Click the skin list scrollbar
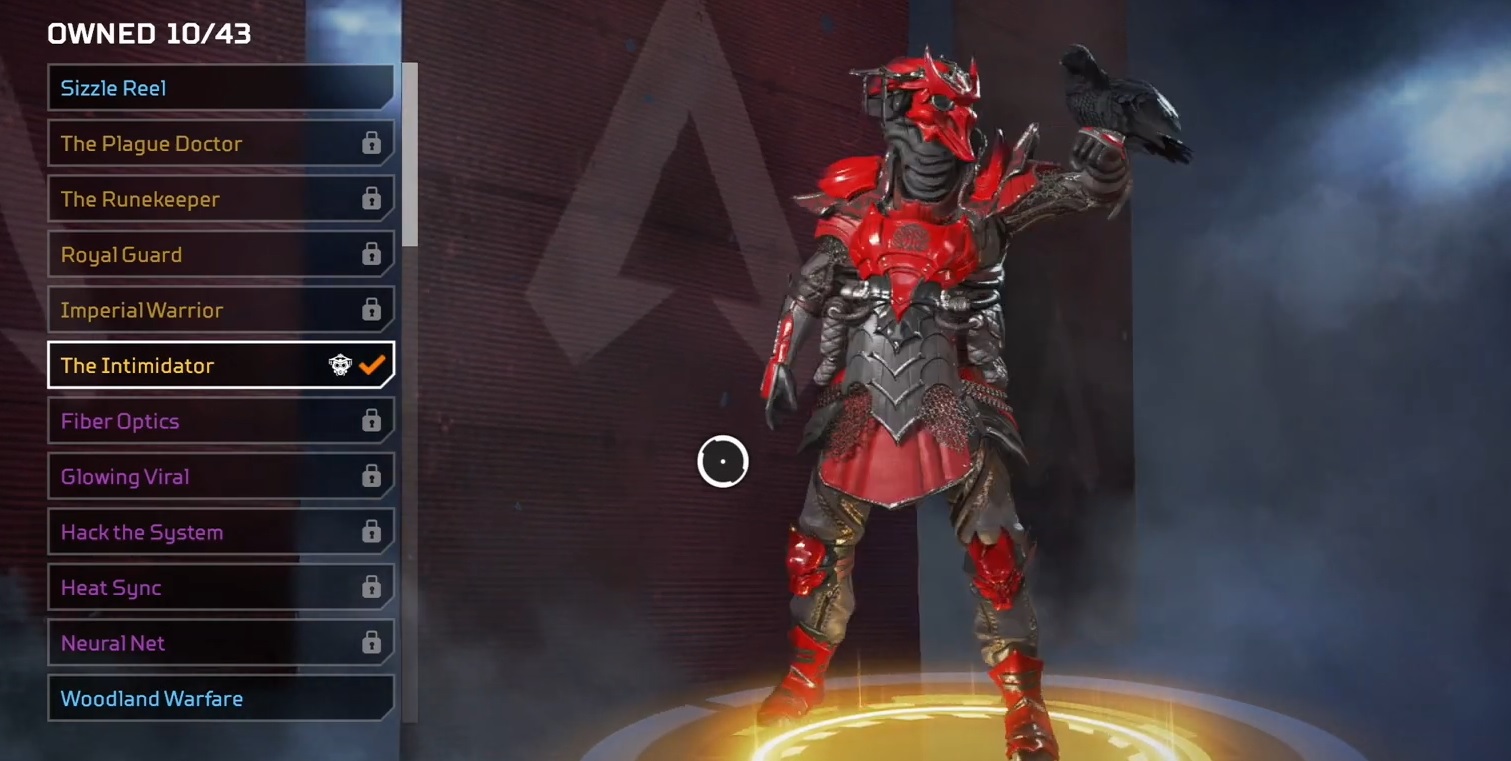The height and width of the screenshot is (761, 1511). 410,155
